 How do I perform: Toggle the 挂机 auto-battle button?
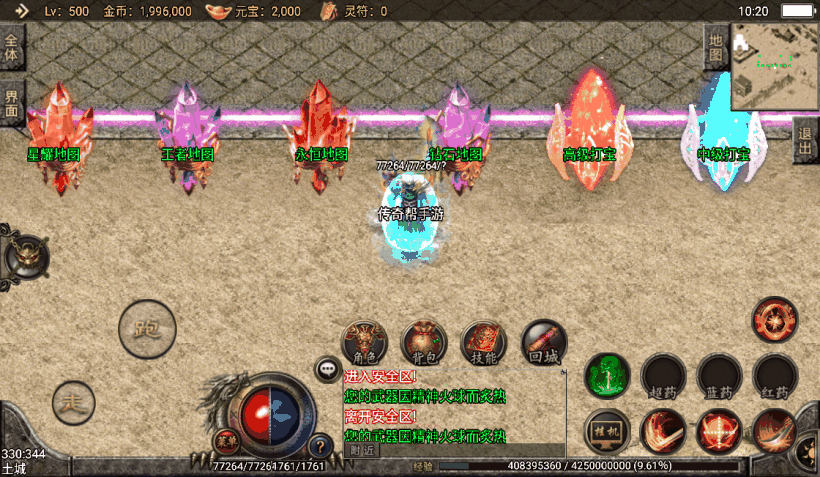point(607,429)
